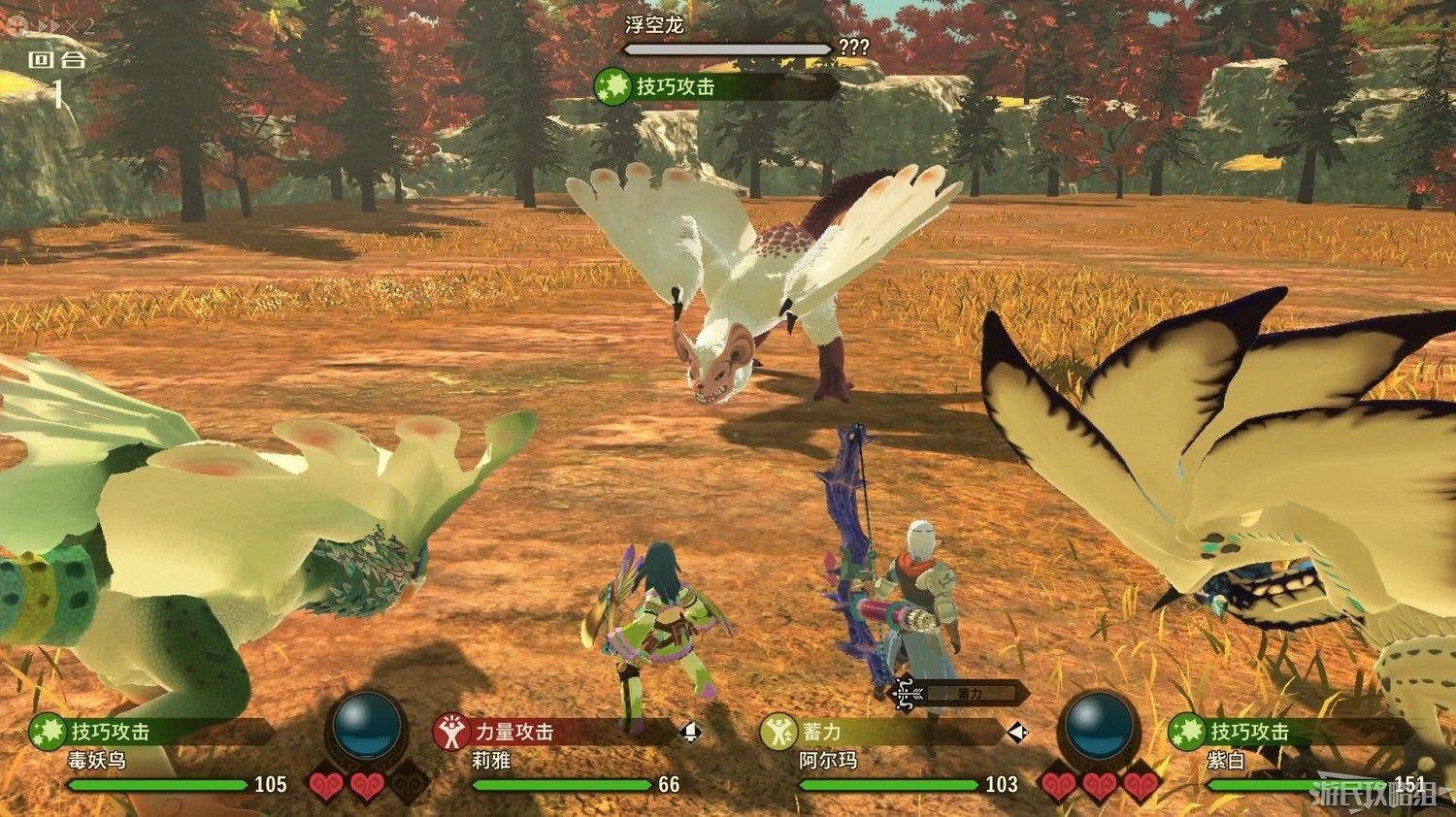The image size is (1456, 817).
Task: Expand 阿尔玛's 蓄力 command prompt box
Action: [x=971, y=693]
